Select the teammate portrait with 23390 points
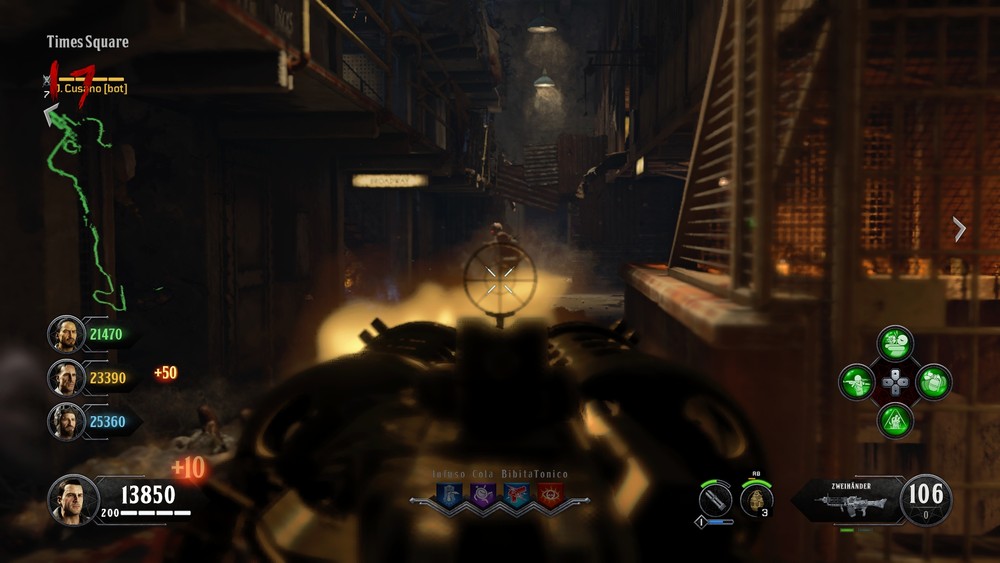Image resolution: width=1000 pixels, height=563 pixels. click(66, 377)
